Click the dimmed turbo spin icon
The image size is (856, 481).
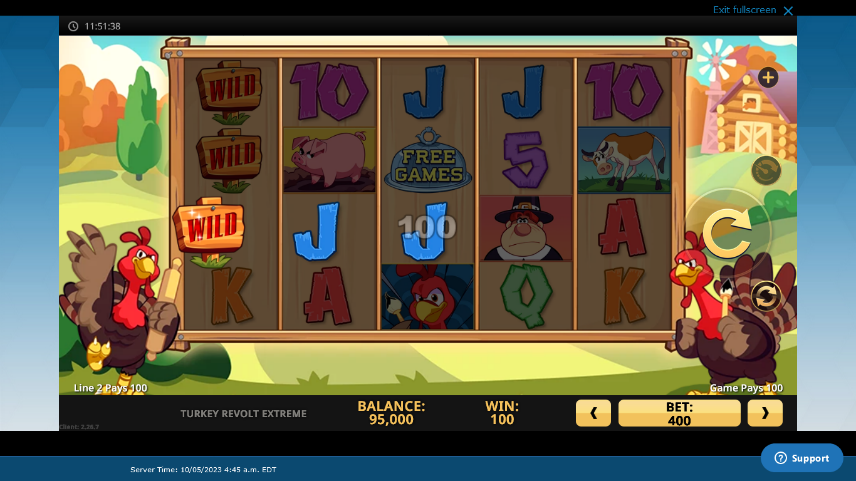766,169
